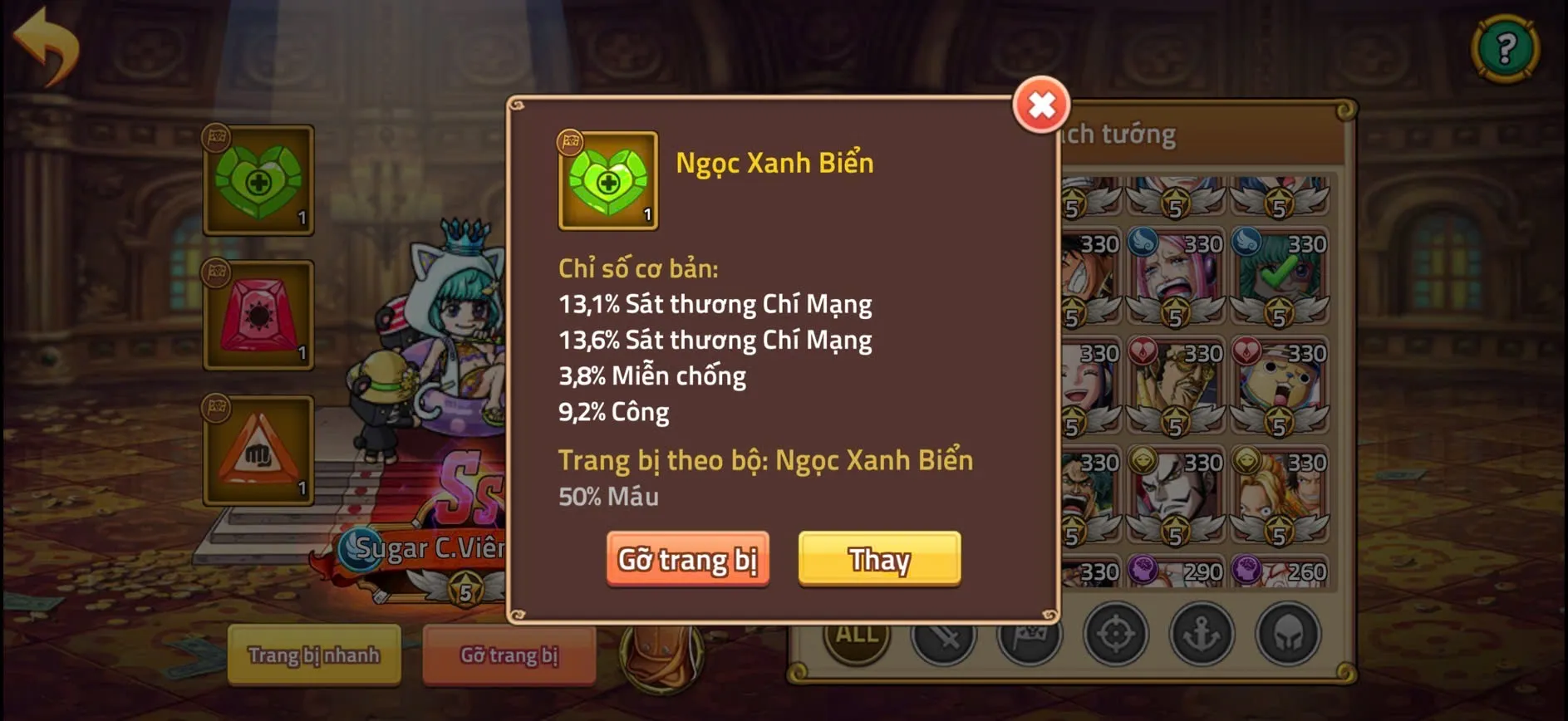This screenshot has height=721, width=1568.
Task: Select the sword class filter icon
Action: 943,634
